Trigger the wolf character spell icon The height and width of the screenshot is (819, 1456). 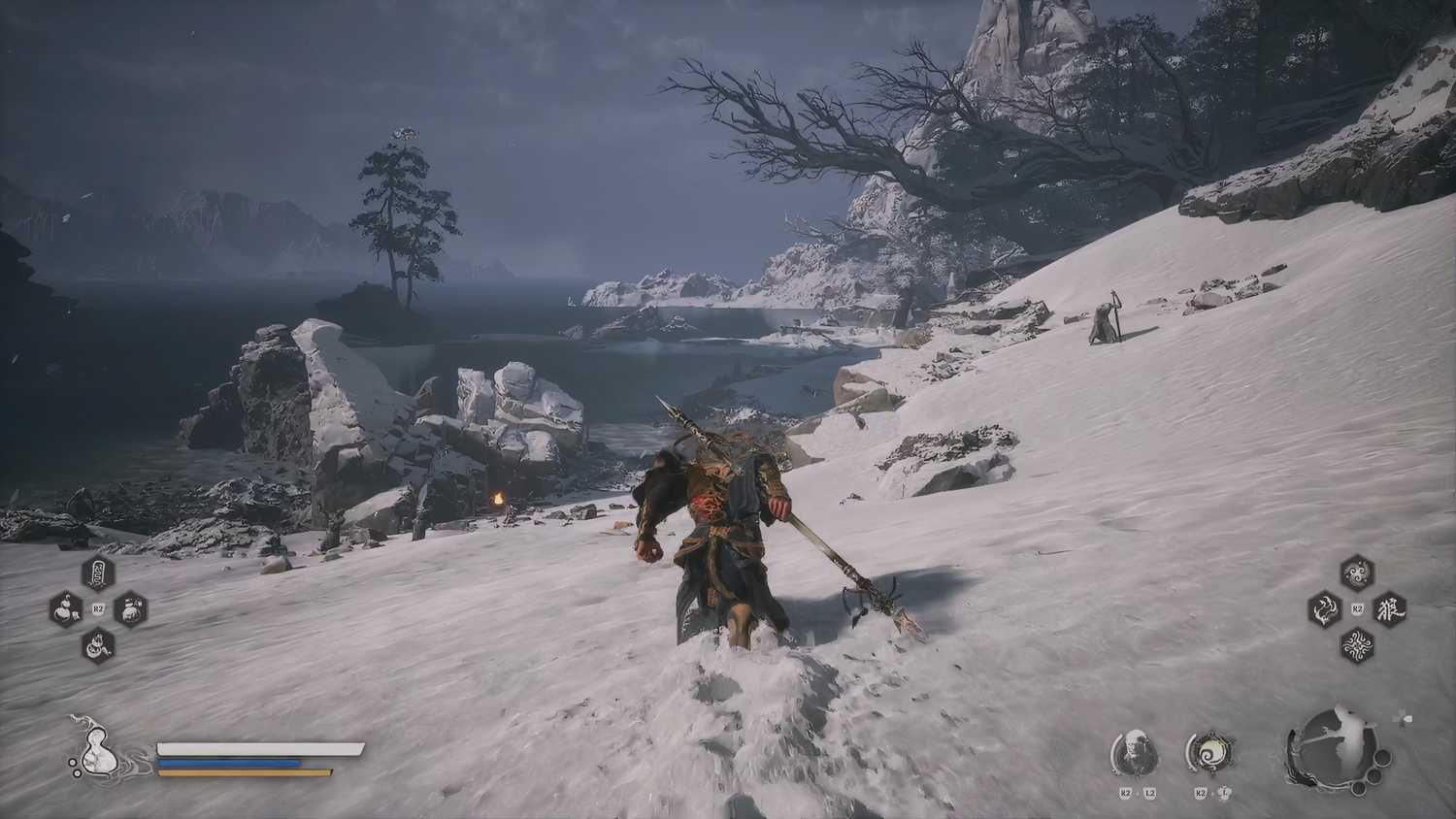(x=1389, y=608)
